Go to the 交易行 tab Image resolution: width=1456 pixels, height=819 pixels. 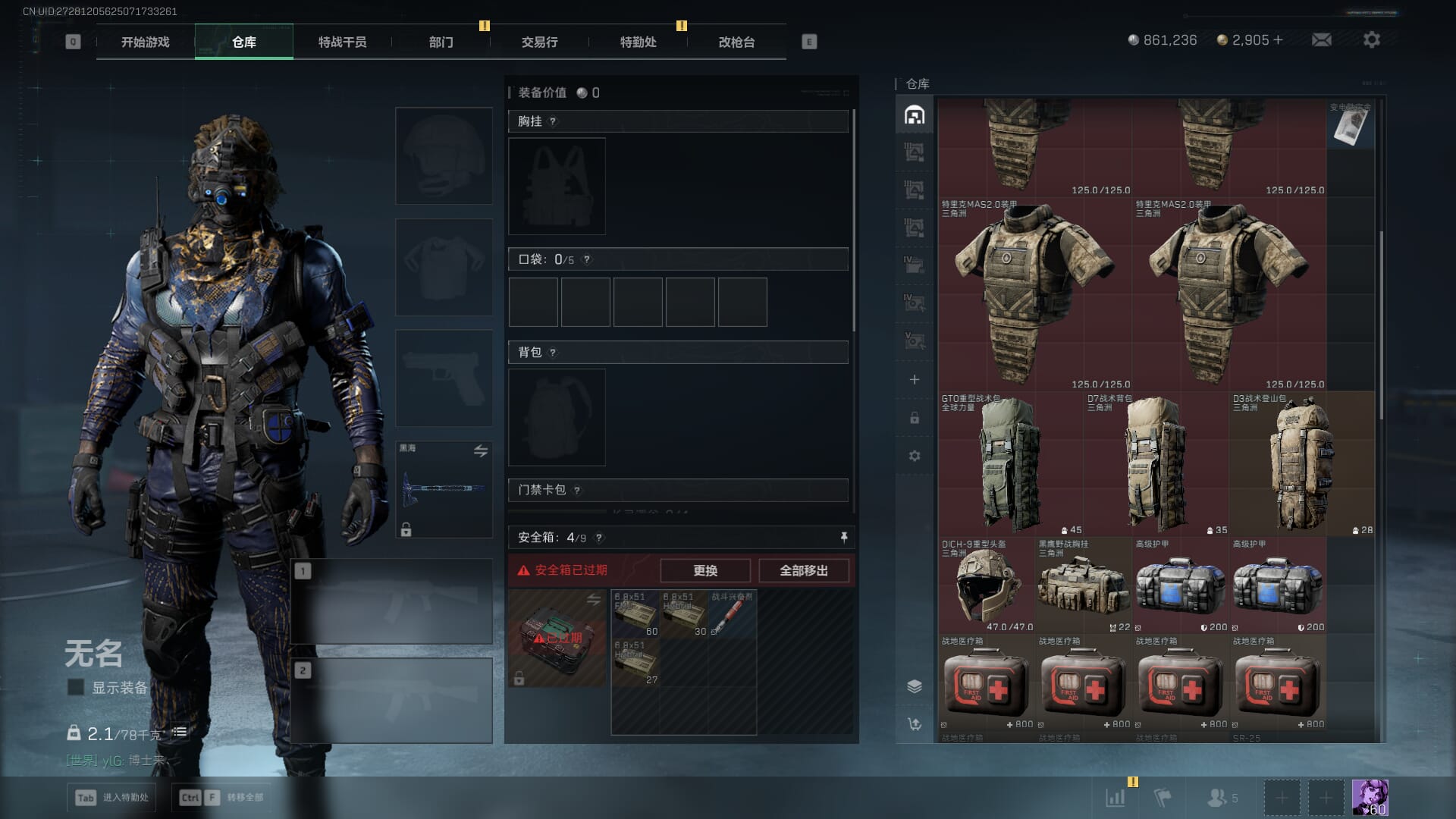click(x=539, y=42)
